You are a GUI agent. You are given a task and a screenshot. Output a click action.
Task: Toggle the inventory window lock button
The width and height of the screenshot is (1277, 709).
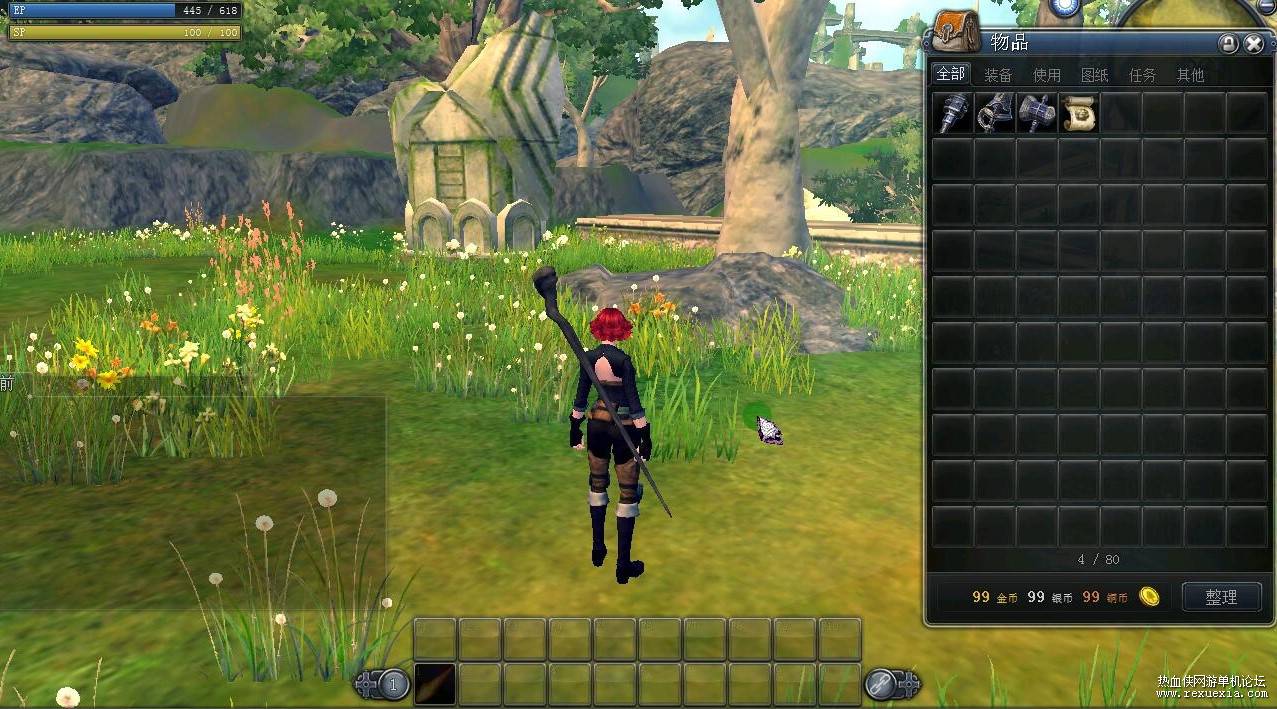1228,44
